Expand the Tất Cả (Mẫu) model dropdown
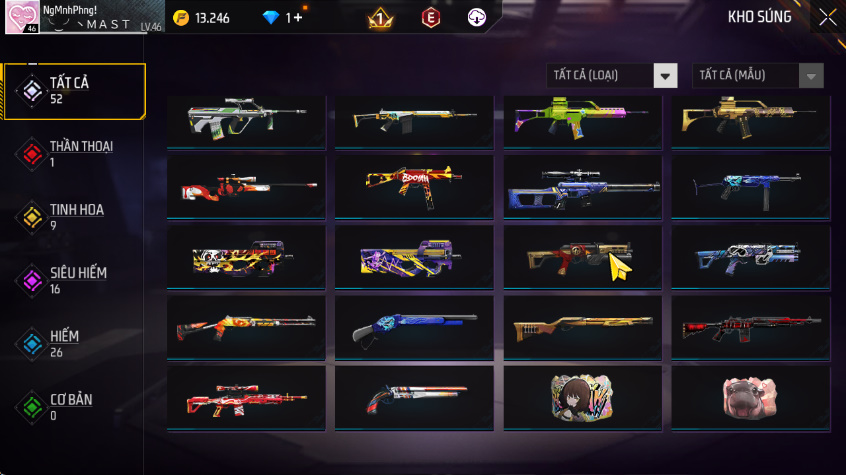The width and height of the screenshot is (846, 475). point(757,76)
